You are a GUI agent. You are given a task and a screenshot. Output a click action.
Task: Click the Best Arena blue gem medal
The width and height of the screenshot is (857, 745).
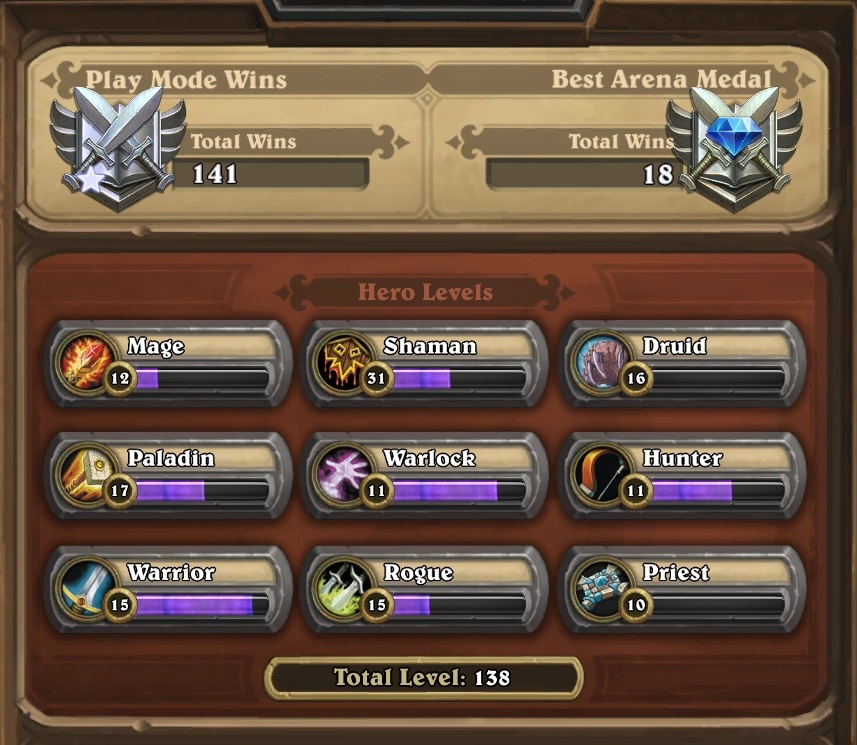click(735, 146)
